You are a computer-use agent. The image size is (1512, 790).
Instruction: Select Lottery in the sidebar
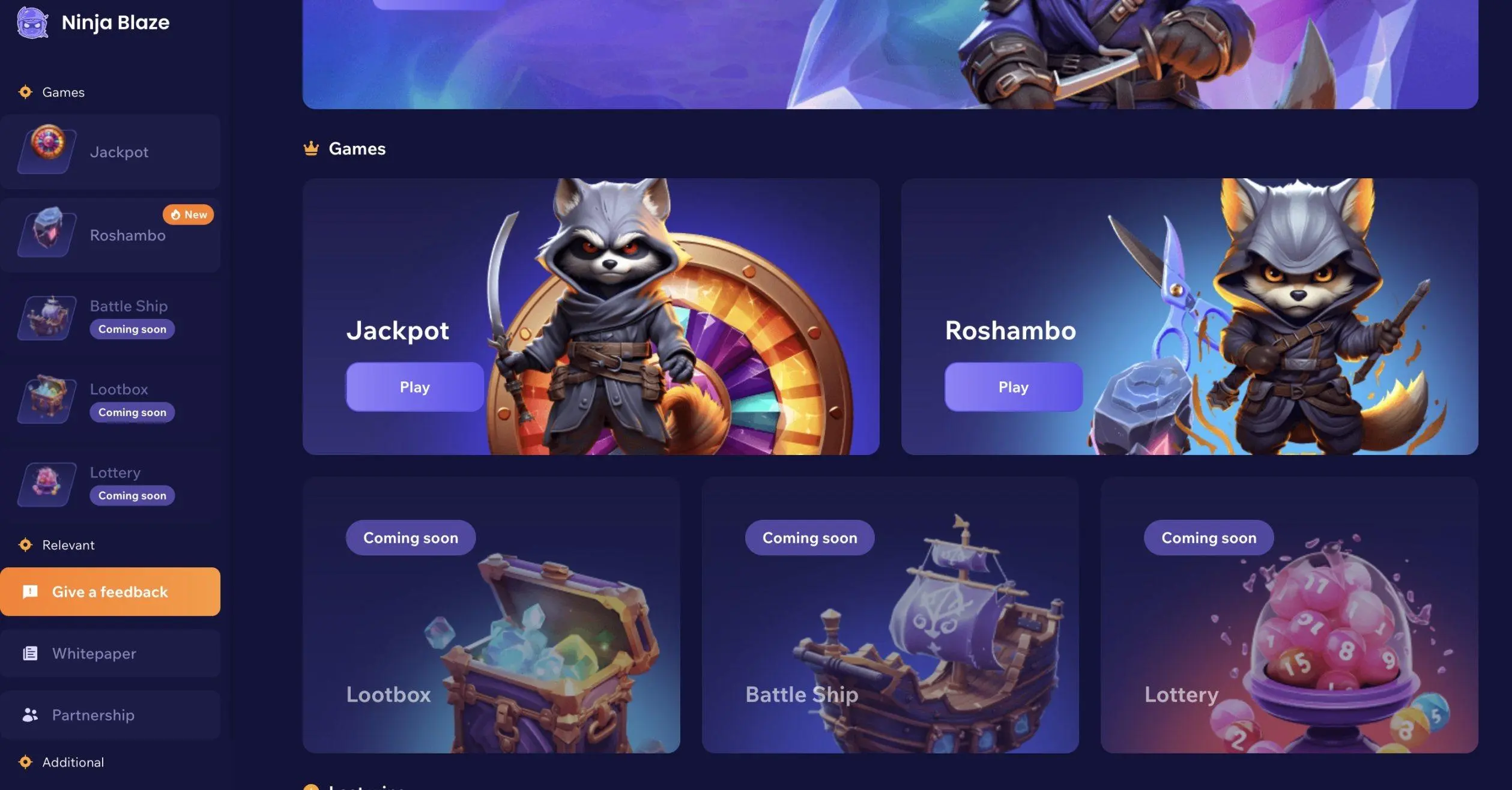point(110,483)
